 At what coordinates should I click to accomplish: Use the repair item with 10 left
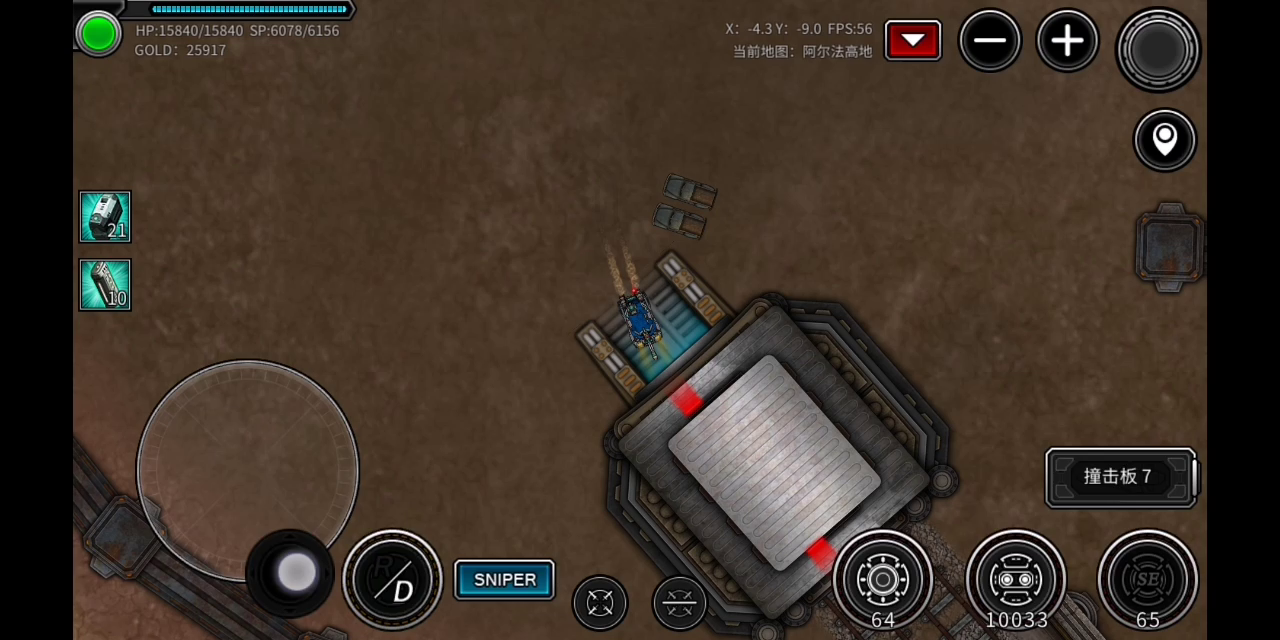pyautogui.click(x=105, y=285)
